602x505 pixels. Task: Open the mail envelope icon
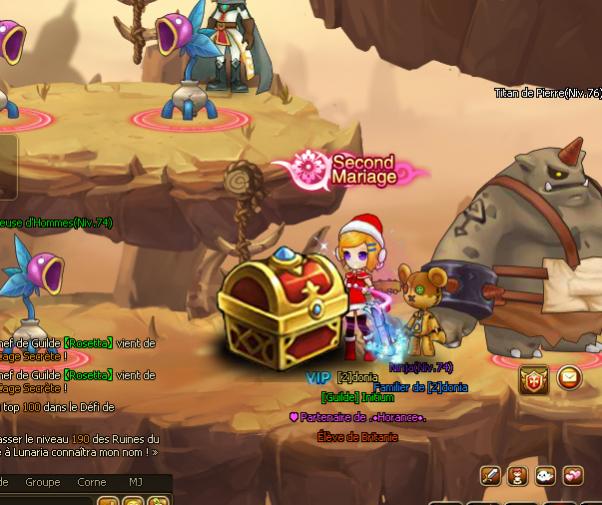click(x=569, y=378)
